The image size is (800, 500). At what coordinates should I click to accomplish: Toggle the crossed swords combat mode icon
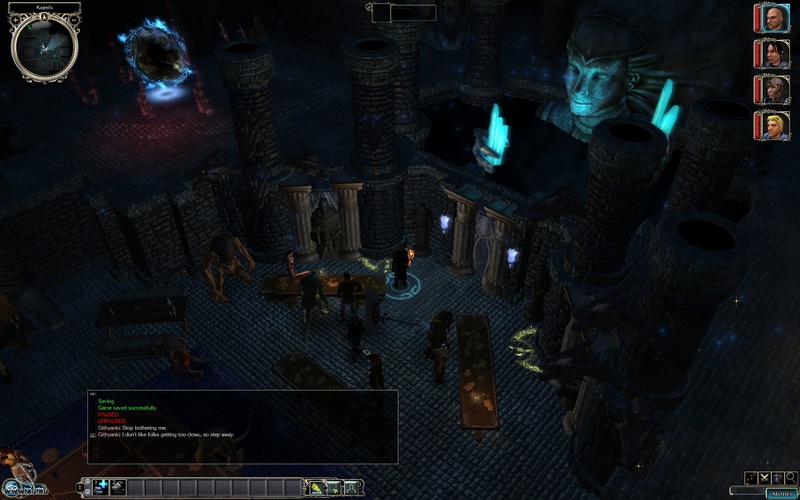tap(766, 478)
